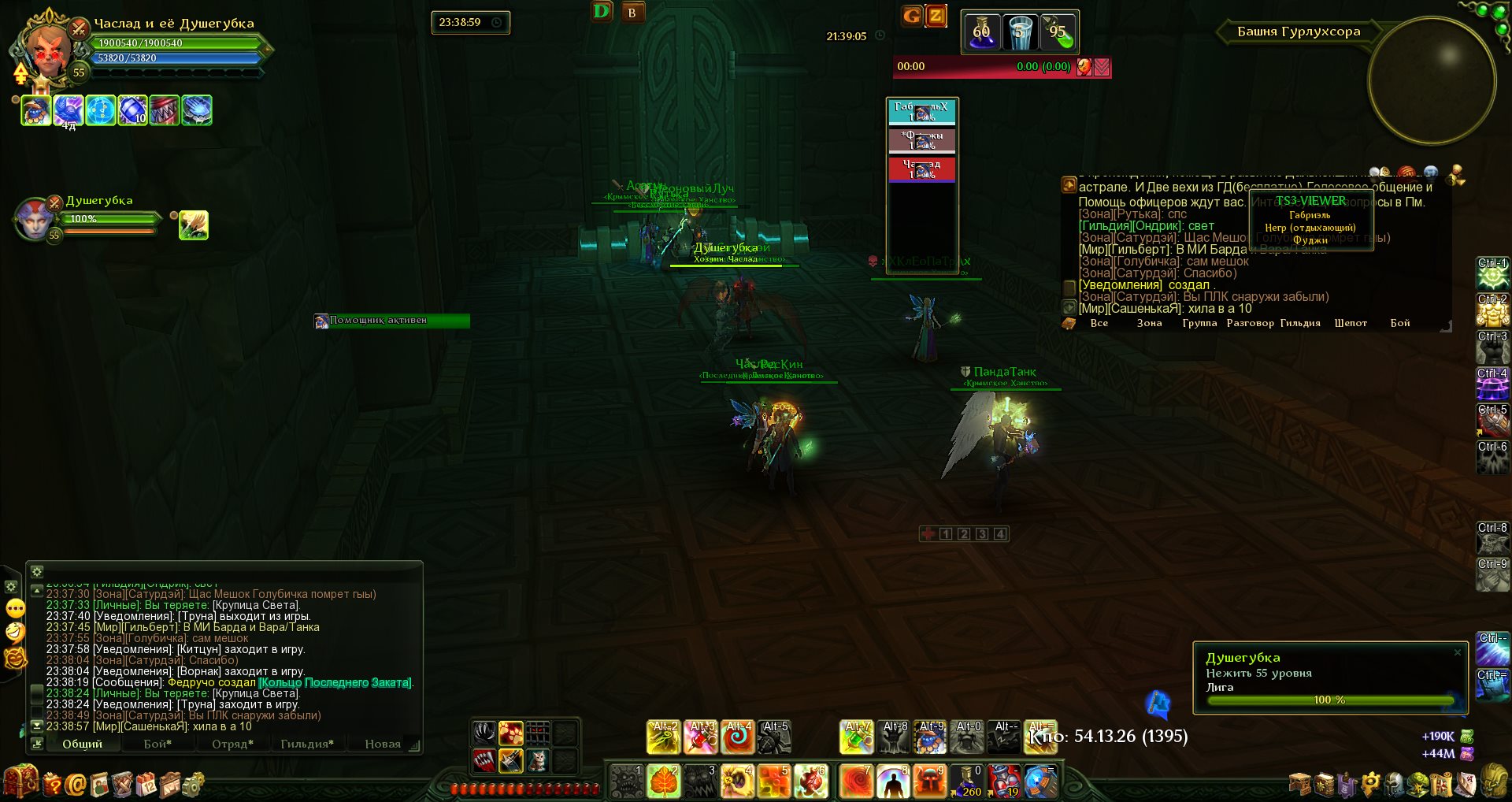Image resolution: width=1512 pixels, height=802 pixels.
Task: Select the Отряд chat tab
Action: coord(232,744)
